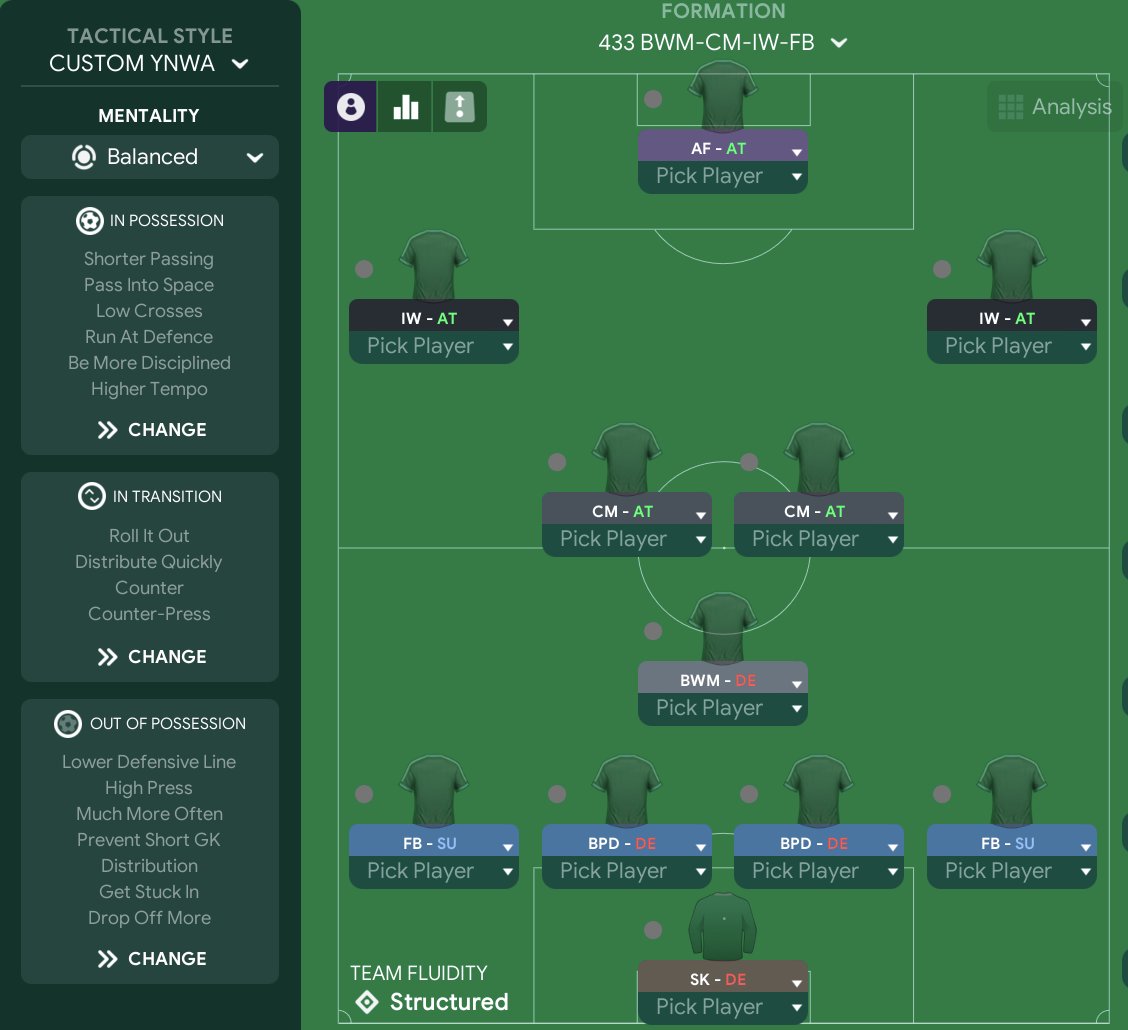This screenshot has height=1030, width=1128.
Task: Open the Team Fluidity Structured info
Action: 430,1002
